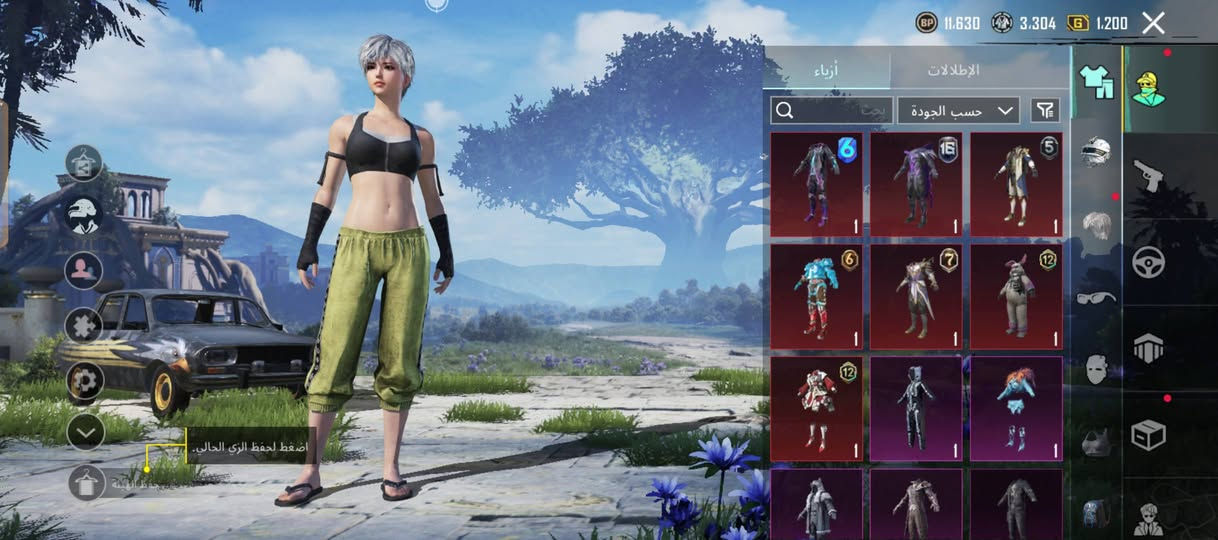Open the supply crate section

pyautogui.click(x=1148, y=434)
